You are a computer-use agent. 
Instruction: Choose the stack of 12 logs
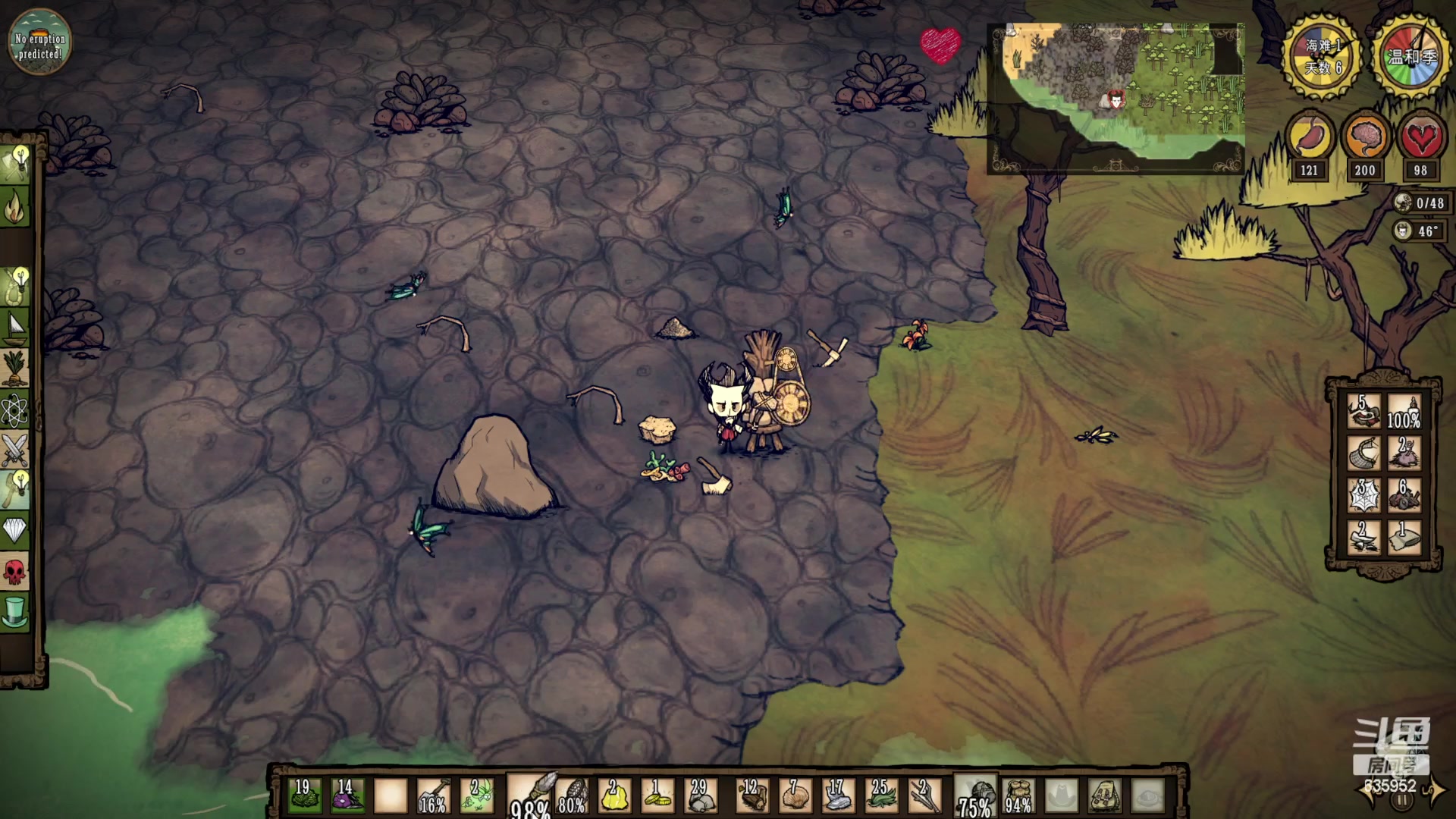pyautogui.click(x=751, y=796)
